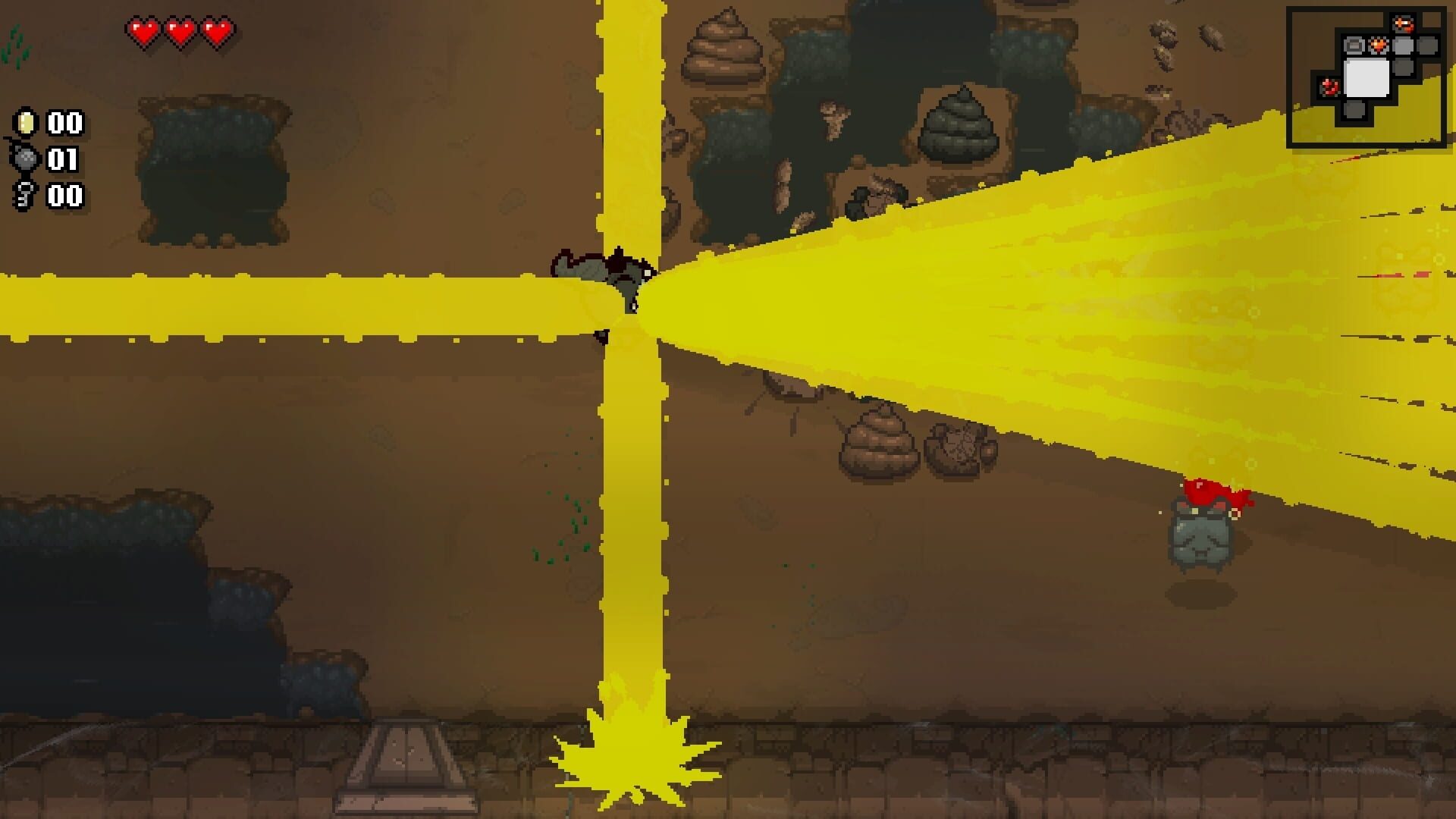Screen dimensions: 1456x819
Task: Select the unexplored gray room below on minimap
Action: coord(1354,111)
